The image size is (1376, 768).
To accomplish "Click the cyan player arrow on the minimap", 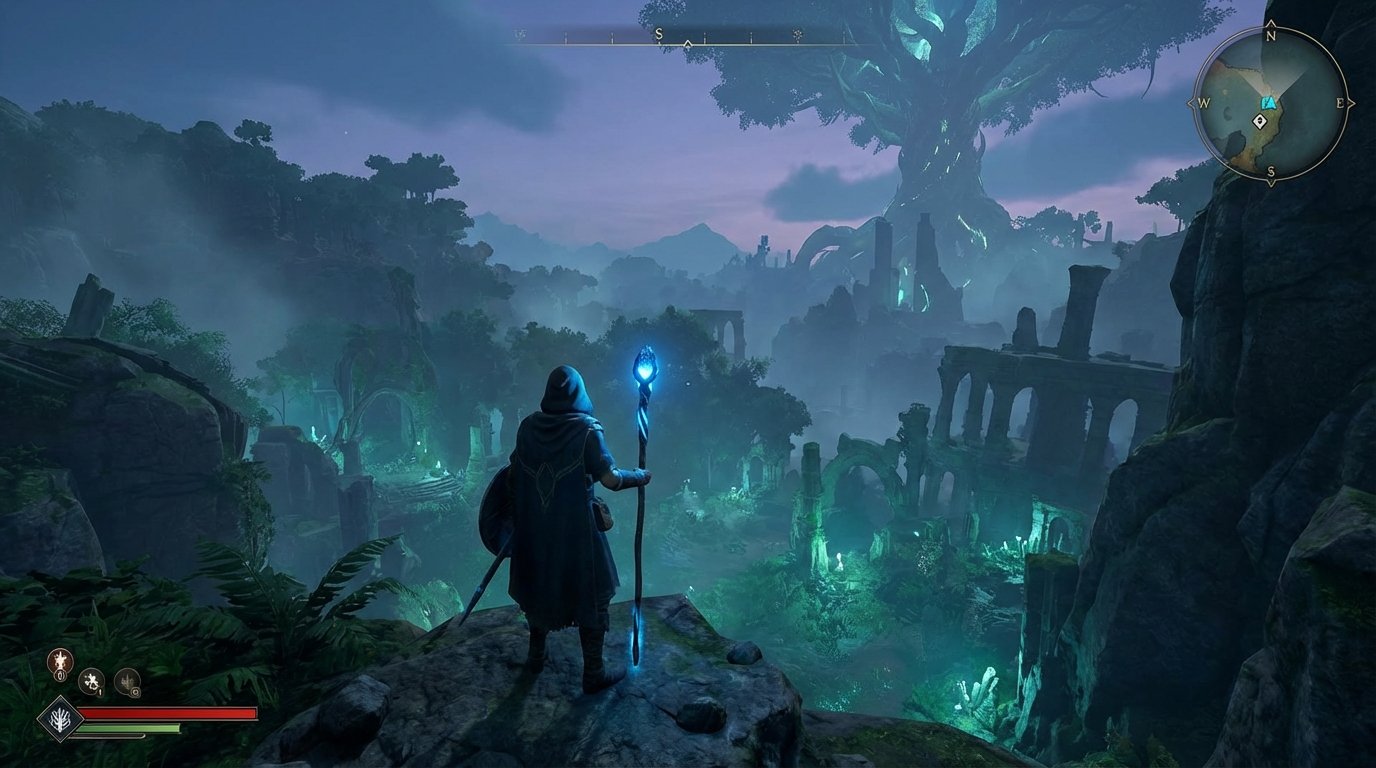I will coord(1269,103).
